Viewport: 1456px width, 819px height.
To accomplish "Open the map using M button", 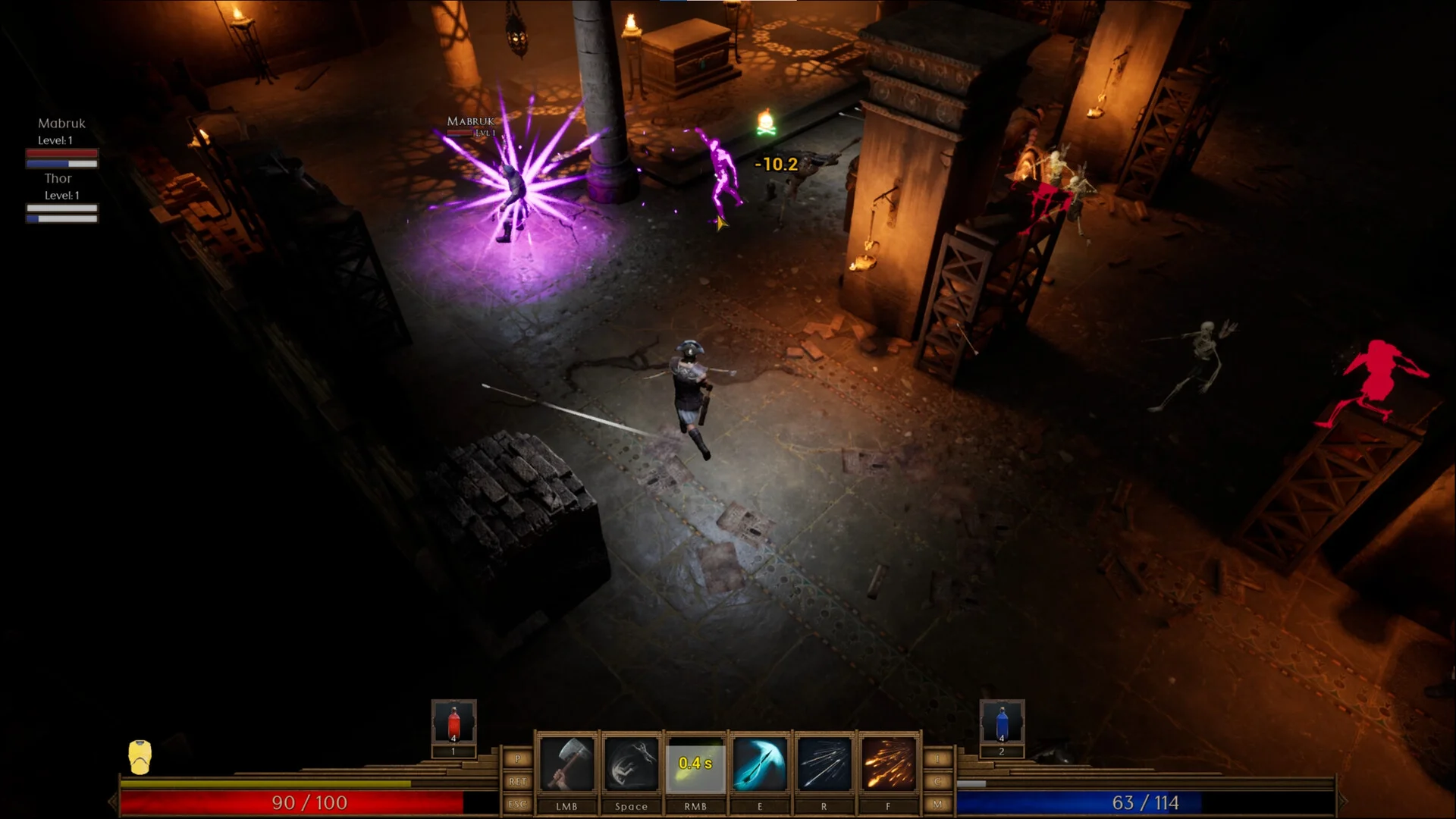I will pos(938,804).
